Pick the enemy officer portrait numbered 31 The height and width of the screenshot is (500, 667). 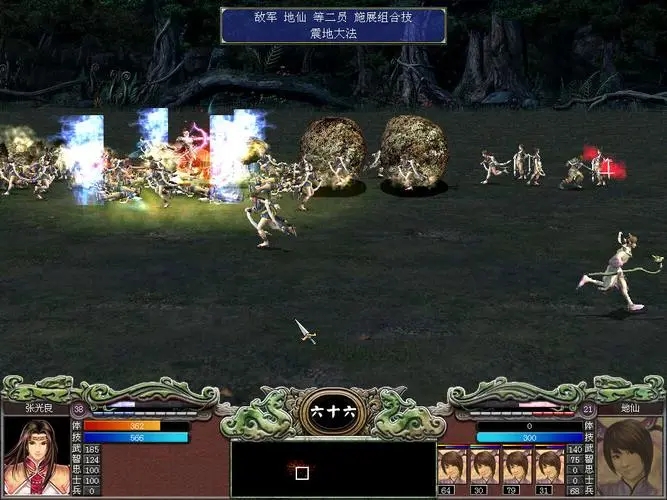click(549, 466)
